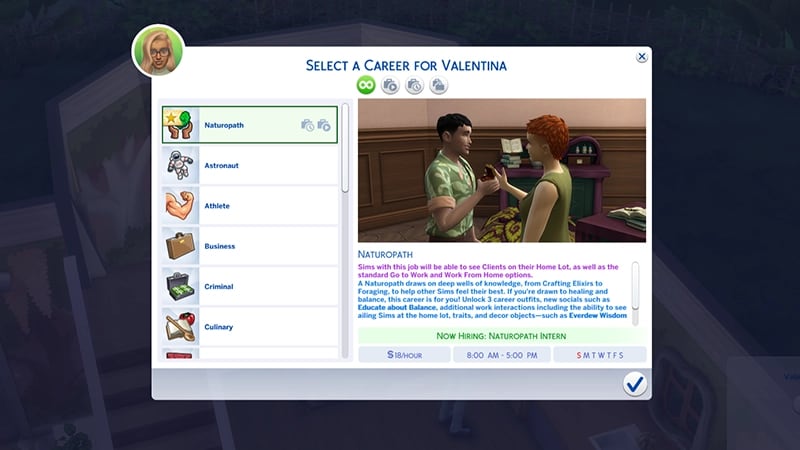Screen dimensions: 800x450
Task: Close the career selection dialog
Action: pos(642,58)
